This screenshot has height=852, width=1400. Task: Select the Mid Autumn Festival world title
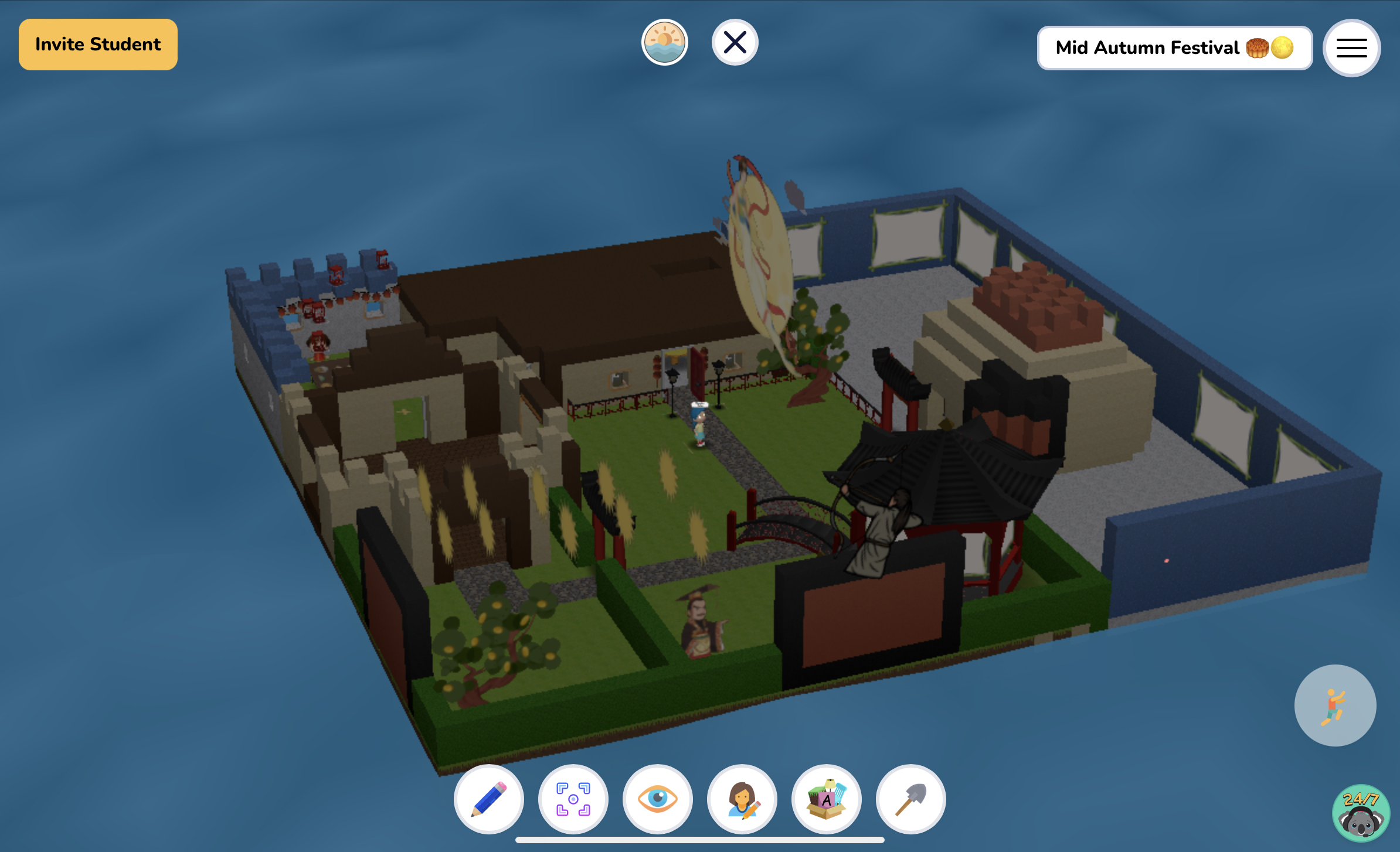[x=1174, y=48]
